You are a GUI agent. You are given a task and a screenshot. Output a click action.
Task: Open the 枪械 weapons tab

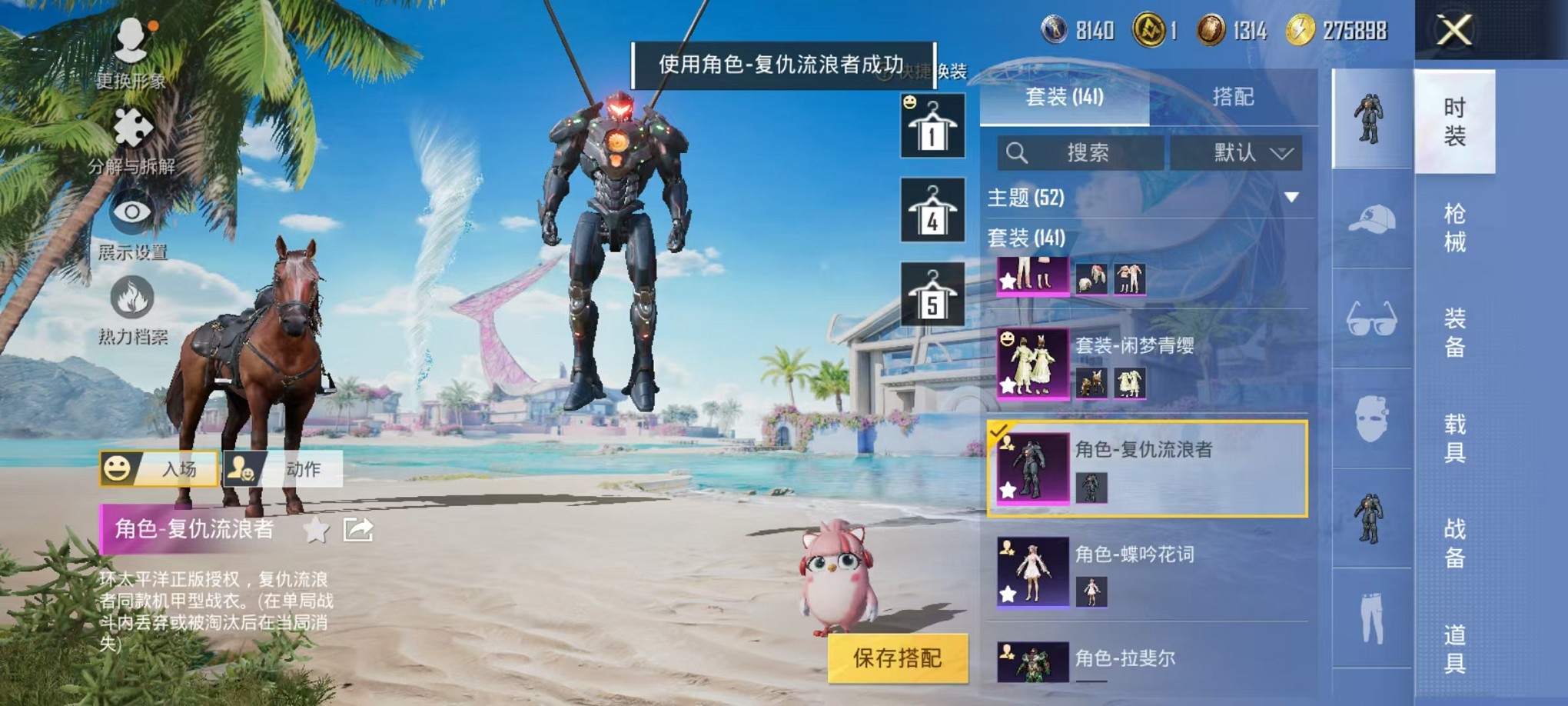[1455, 225]
